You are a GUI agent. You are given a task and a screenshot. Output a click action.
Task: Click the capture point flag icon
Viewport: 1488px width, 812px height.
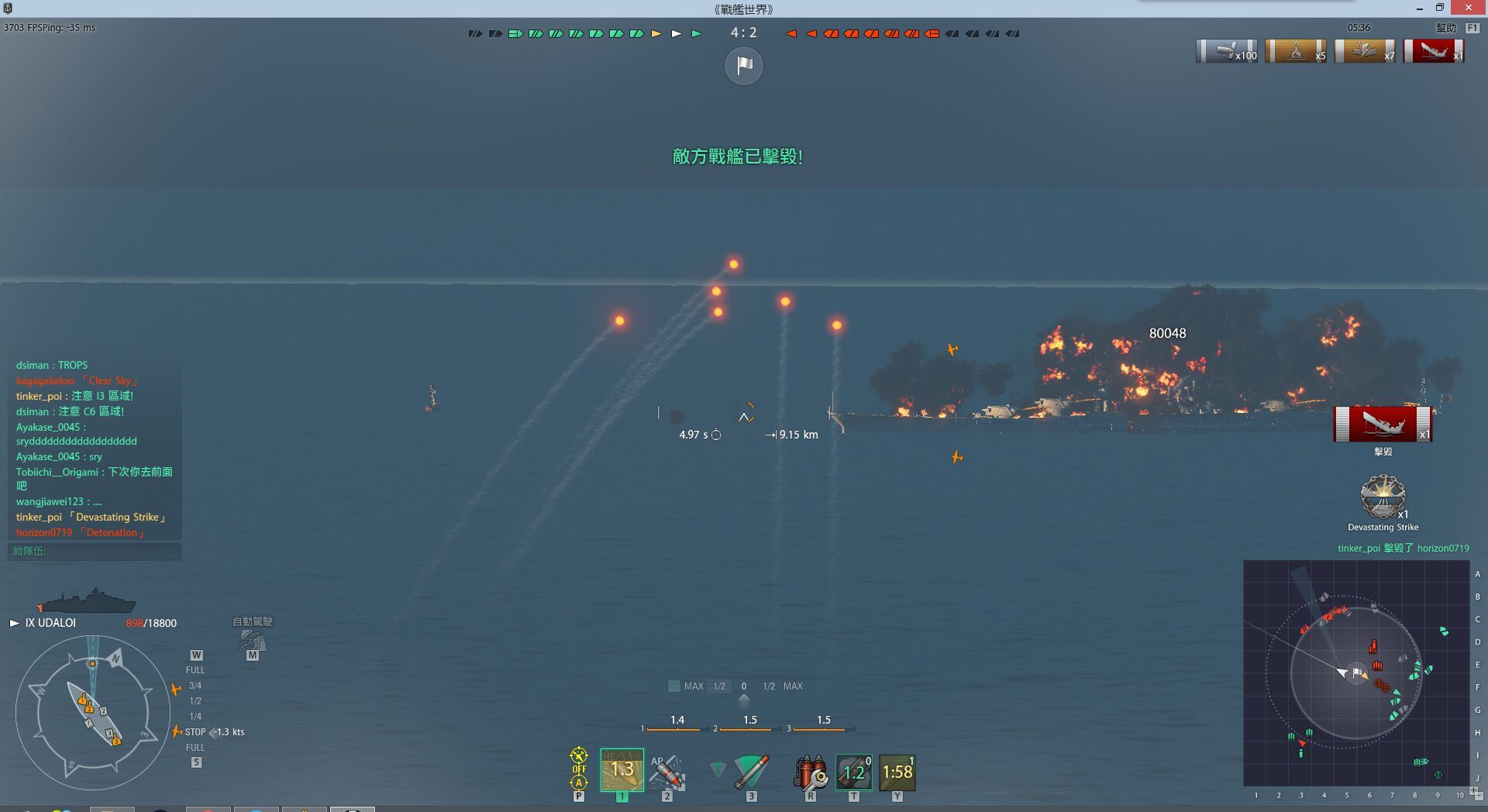tap(744, 66)
